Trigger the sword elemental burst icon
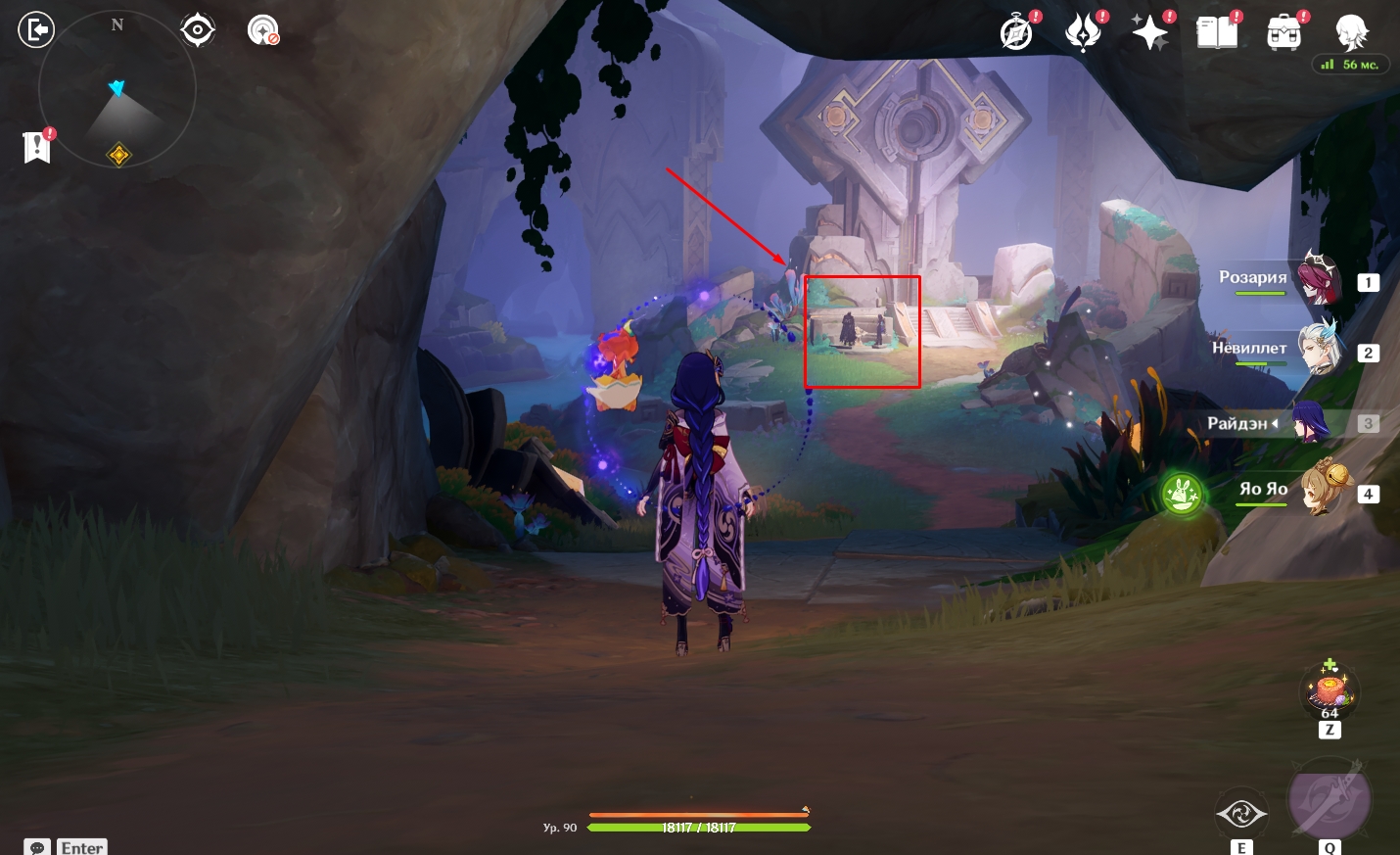This screenshot has width=1400, height=855. (1329, 800)
